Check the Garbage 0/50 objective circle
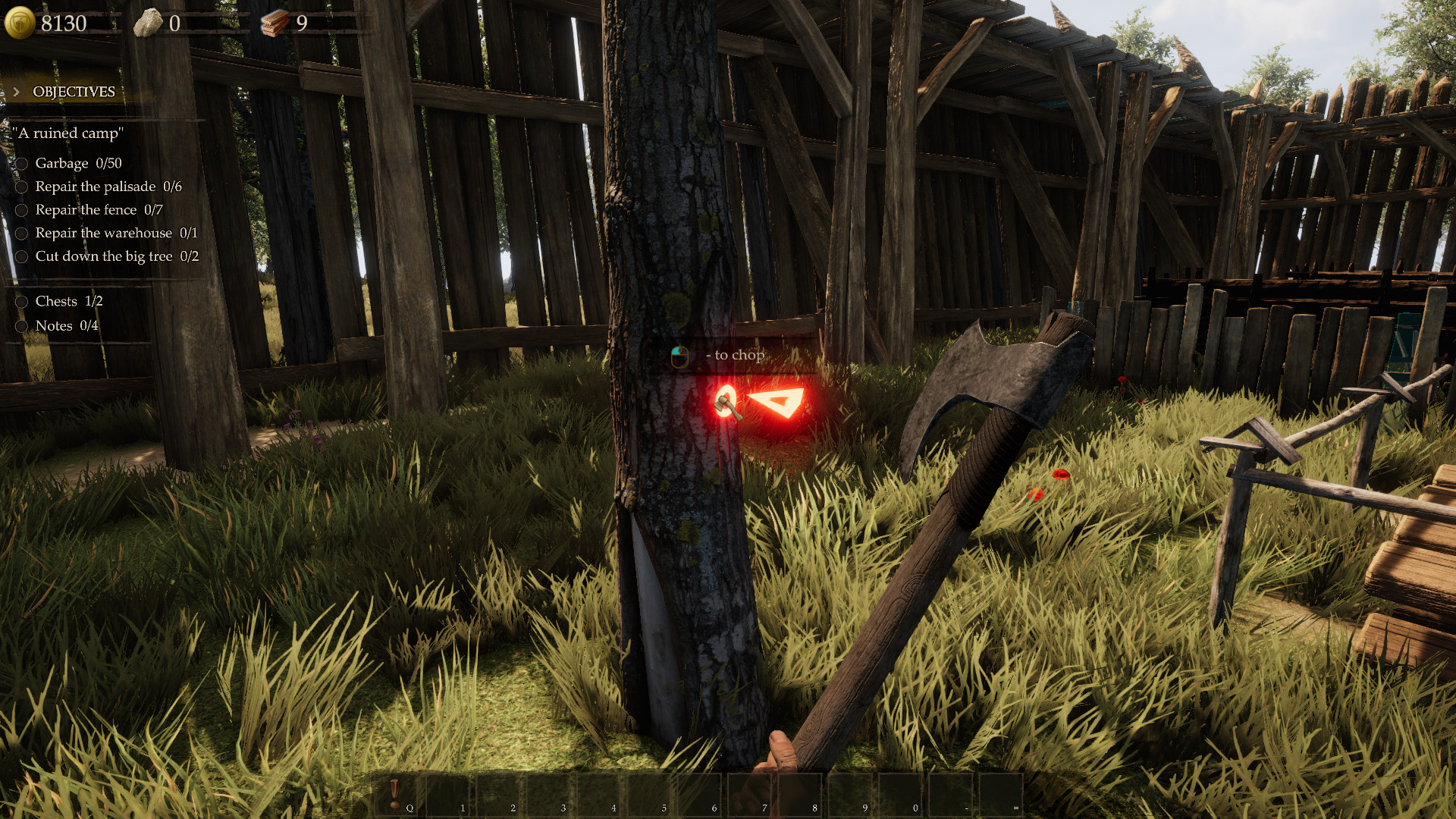Viewport: 1456px width, 819px height. pos(21,163)
